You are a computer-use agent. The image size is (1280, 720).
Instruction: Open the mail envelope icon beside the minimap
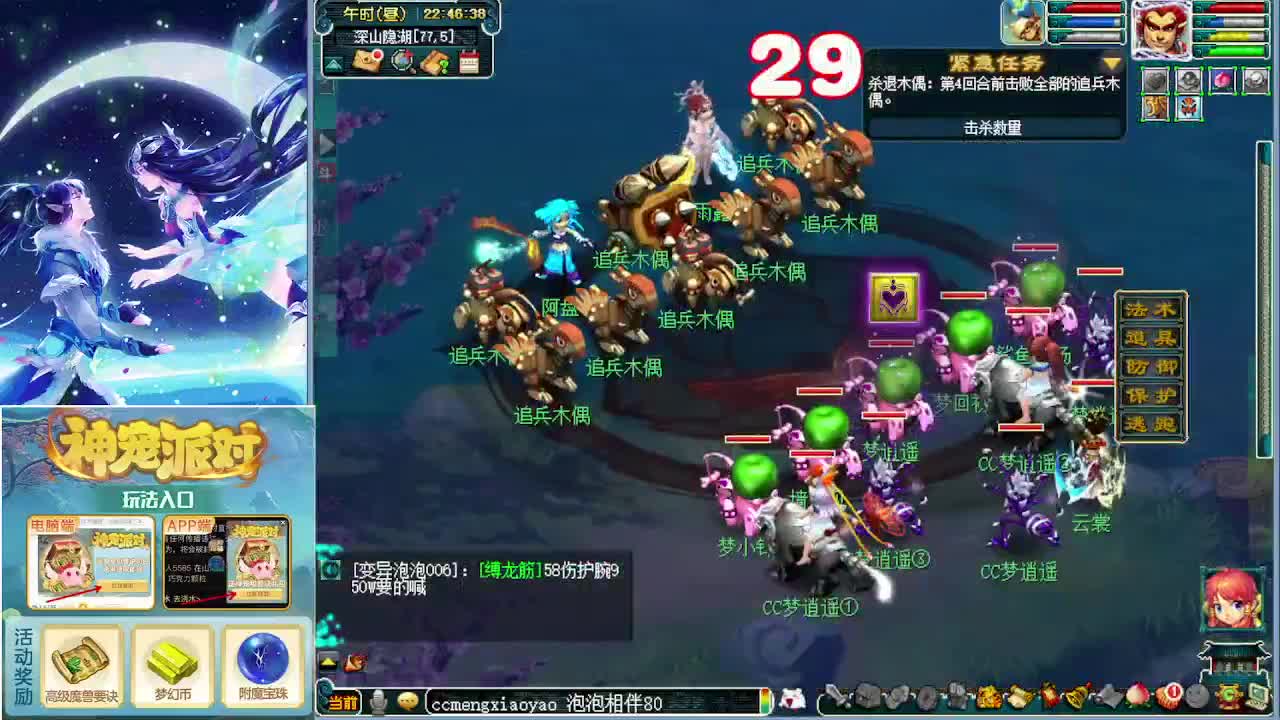tap(365, 61)
